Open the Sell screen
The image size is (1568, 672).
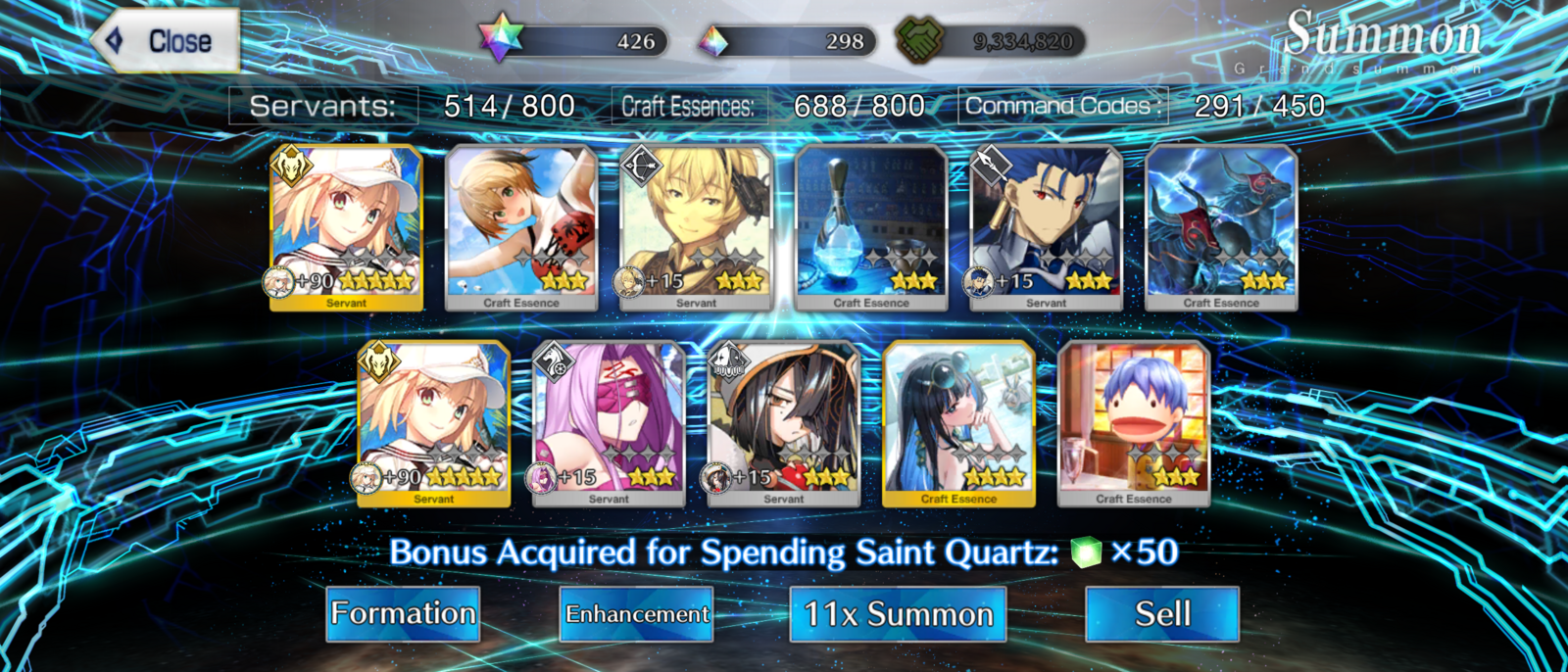click(1161, 614)
